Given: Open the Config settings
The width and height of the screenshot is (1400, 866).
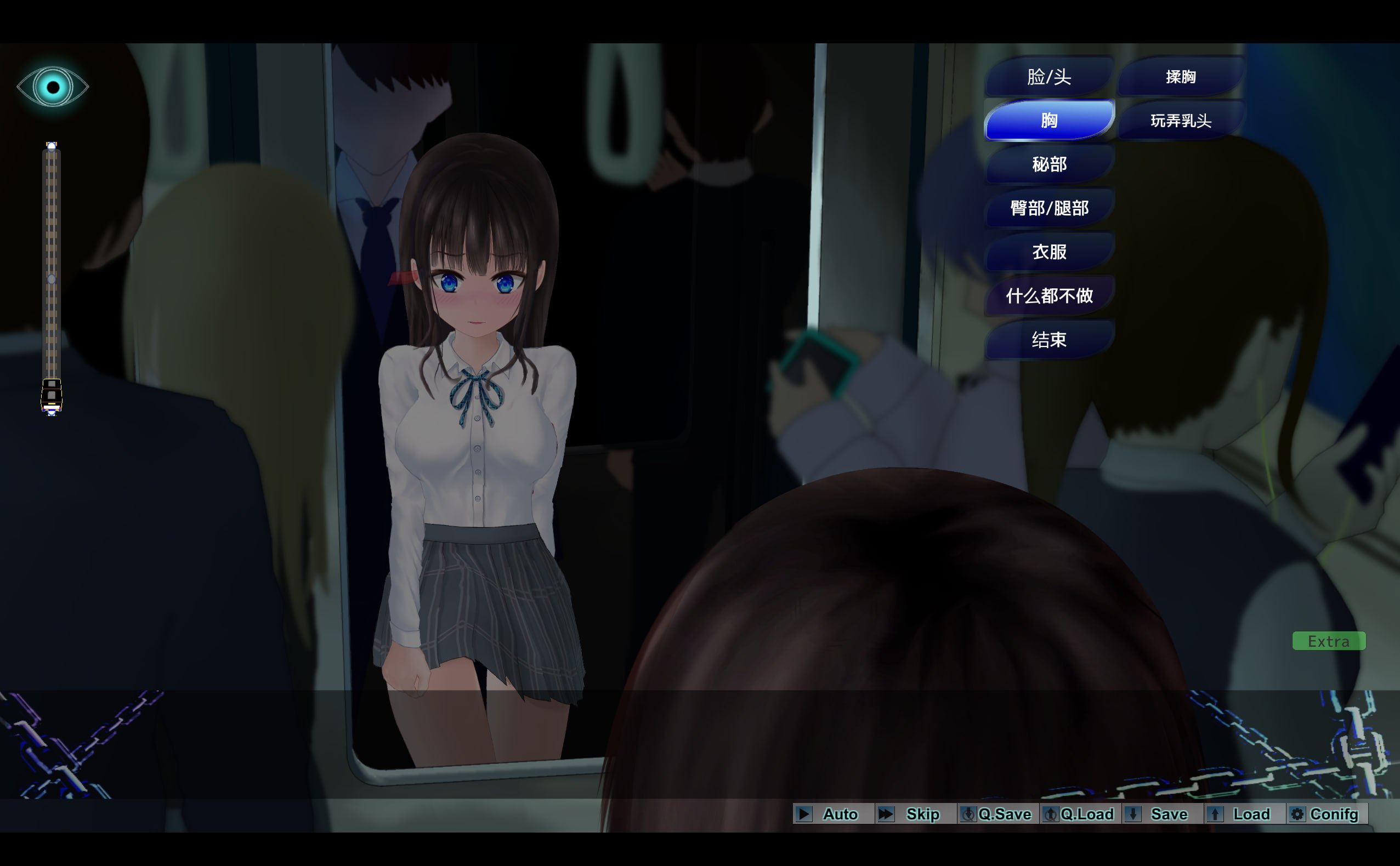Looking at the screenshot, I should (x=1327, y=814).
